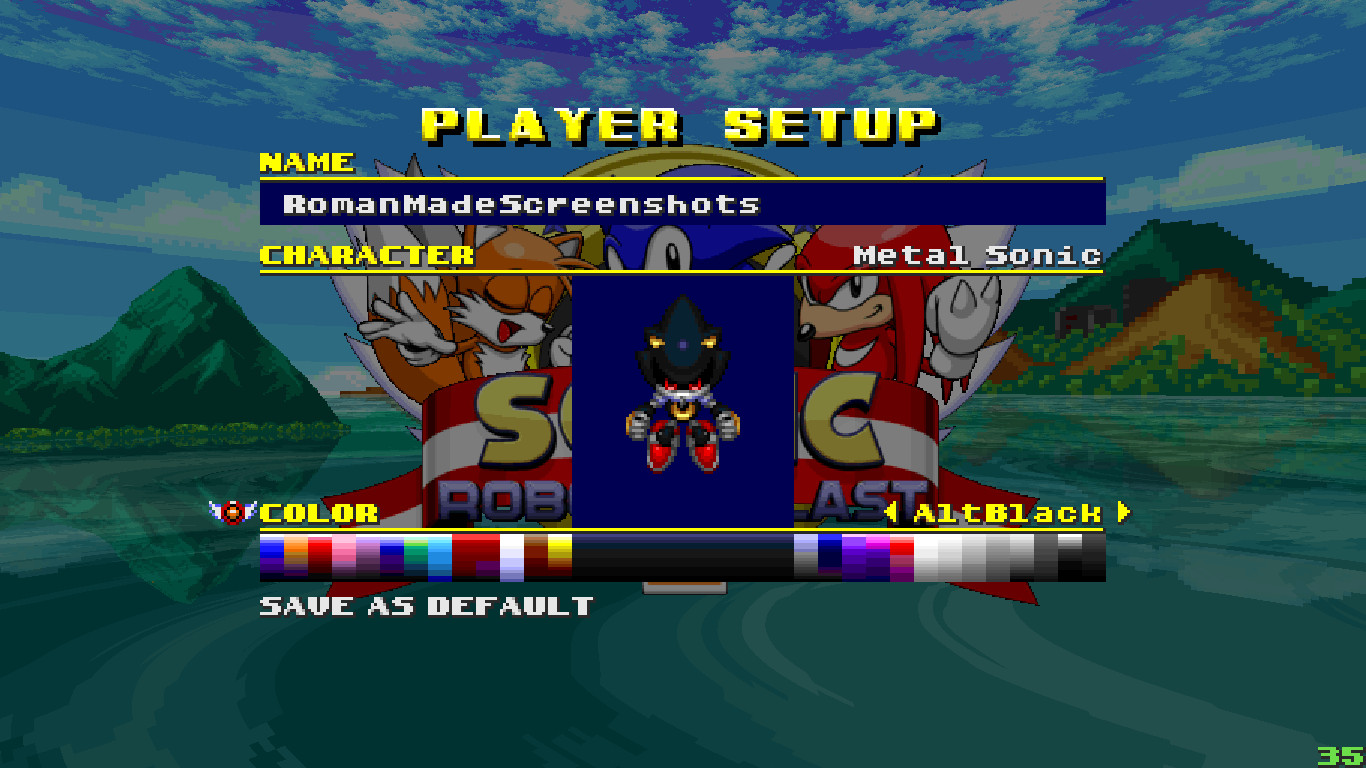This screenshot has width=1366, height=768.
Task: Open the character selector on Metal Sonic row
Action: point(975,256)
